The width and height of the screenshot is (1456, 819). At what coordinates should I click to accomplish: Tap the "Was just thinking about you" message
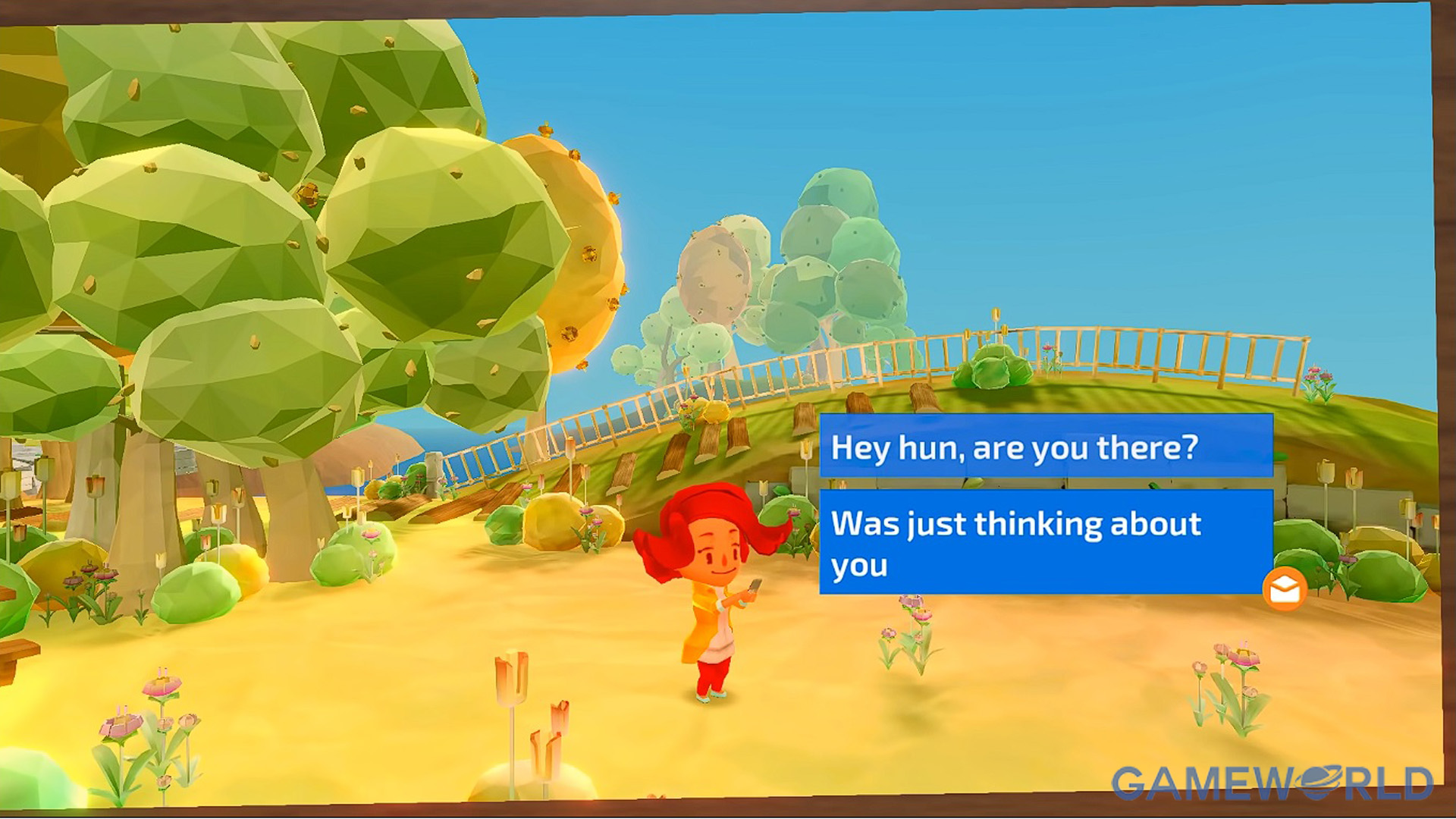pos(1046,542)
